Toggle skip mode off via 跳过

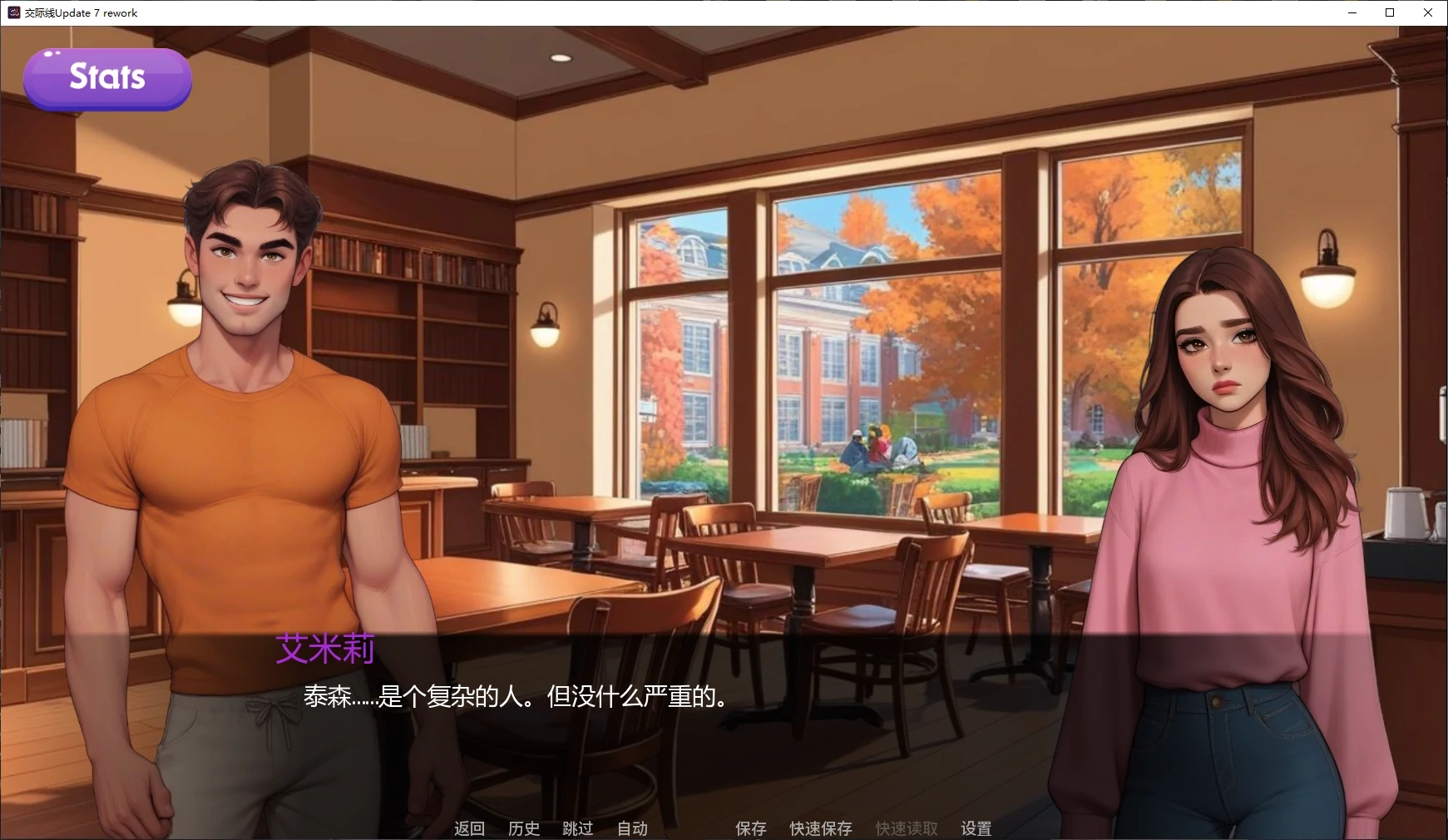pos(577,828)
